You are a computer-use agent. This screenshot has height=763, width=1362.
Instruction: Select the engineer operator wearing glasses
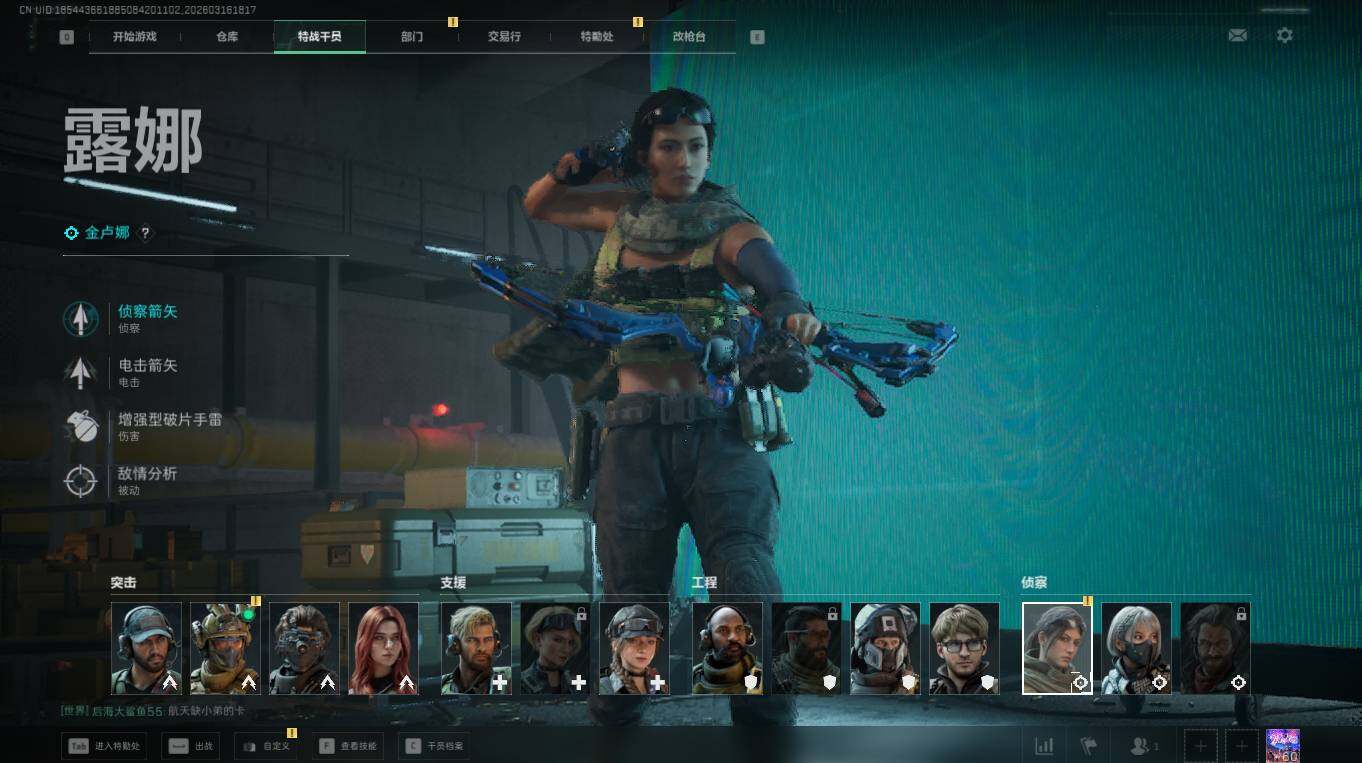(x=964, y=648)
